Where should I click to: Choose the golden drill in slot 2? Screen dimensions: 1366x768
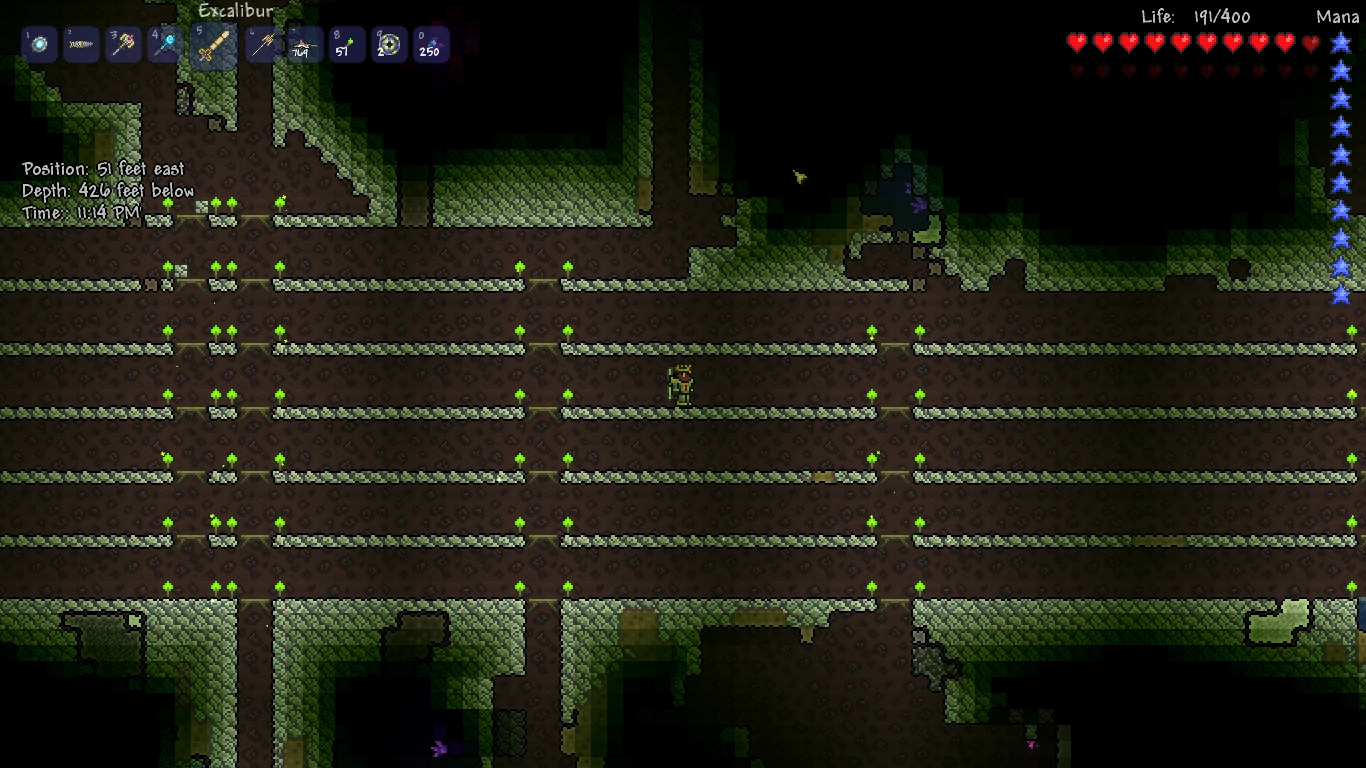point(81,45)
